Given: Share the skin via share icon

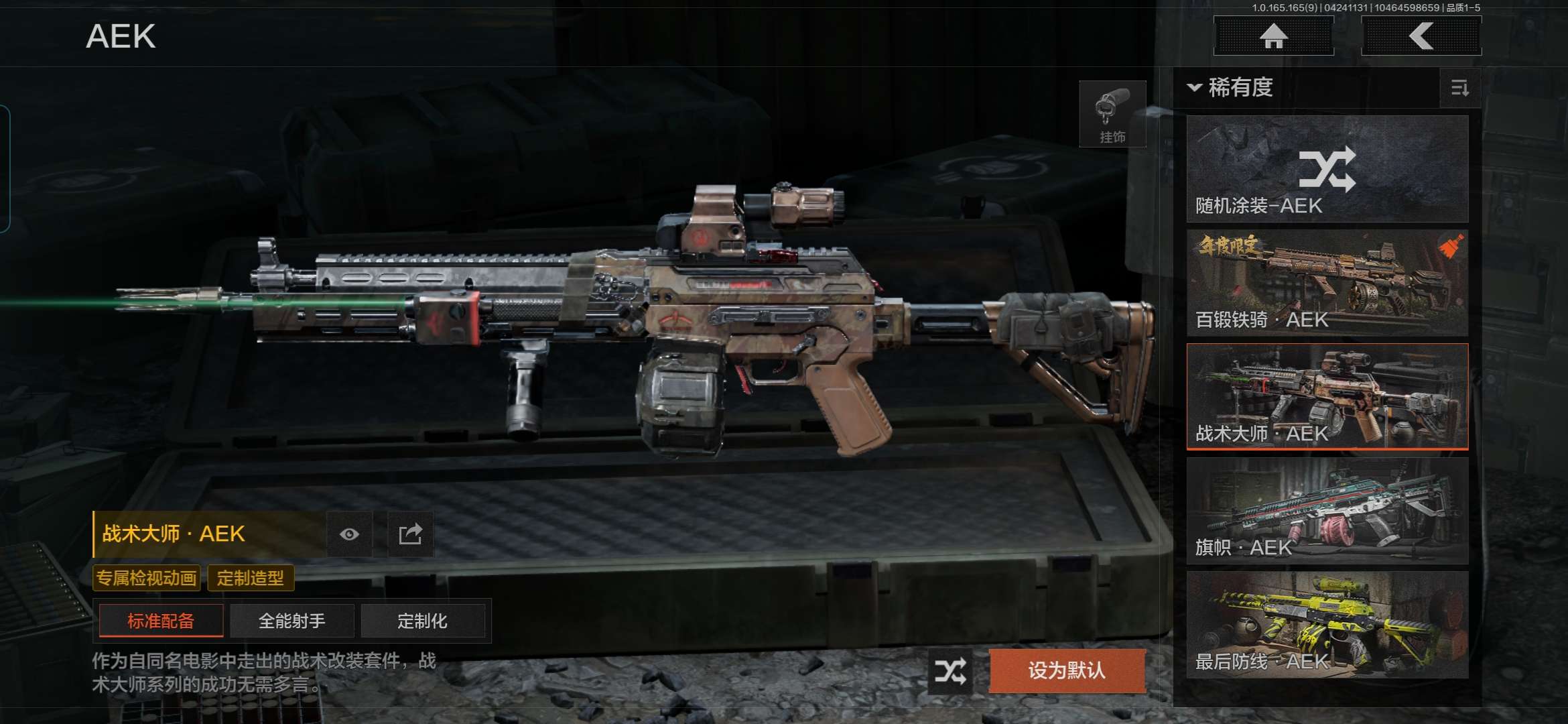Looking at the screenshot, I should tap(410, 534).
